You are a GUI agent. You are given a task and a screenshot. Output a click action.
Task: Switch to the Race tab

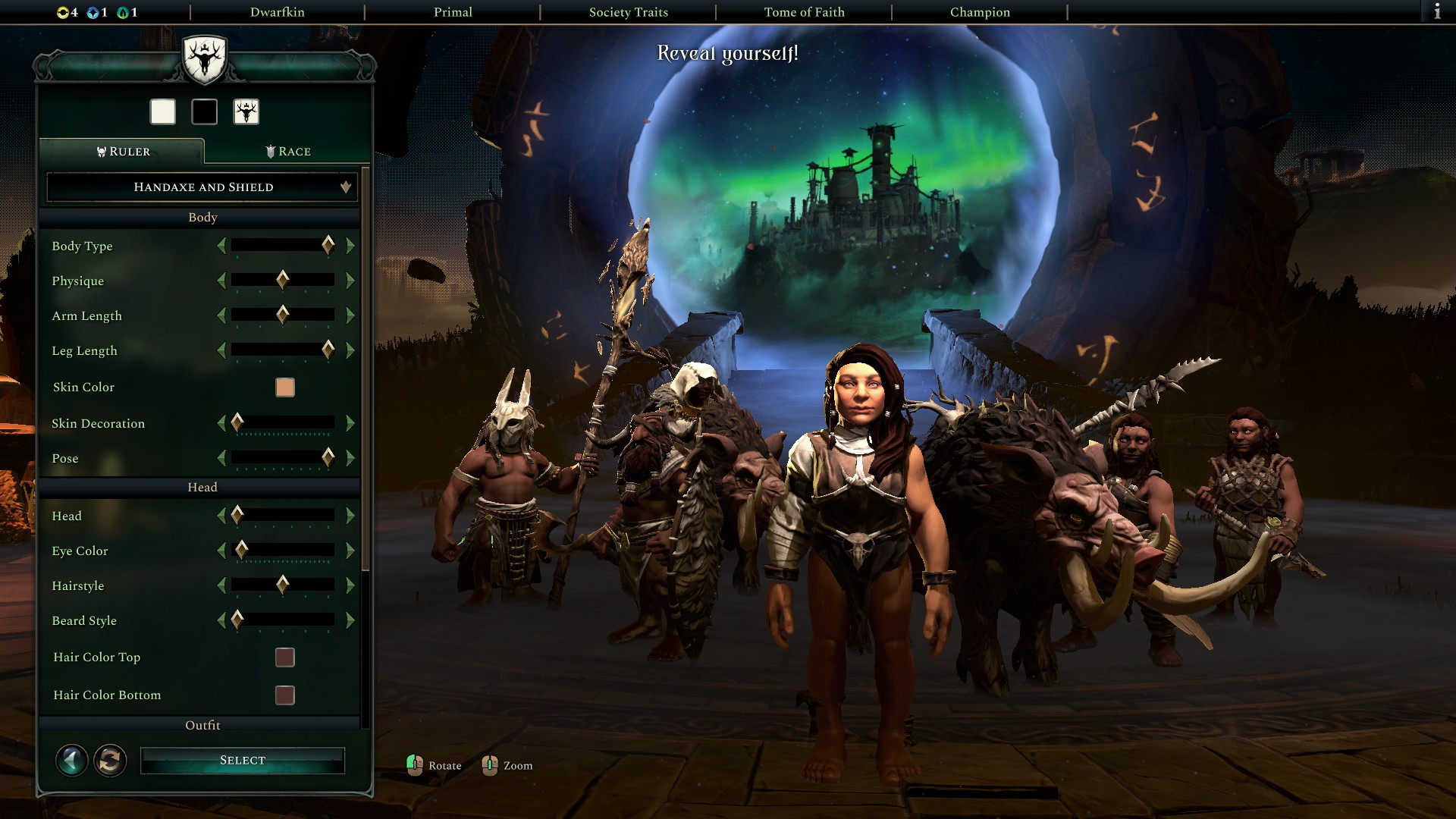[288, 151]
